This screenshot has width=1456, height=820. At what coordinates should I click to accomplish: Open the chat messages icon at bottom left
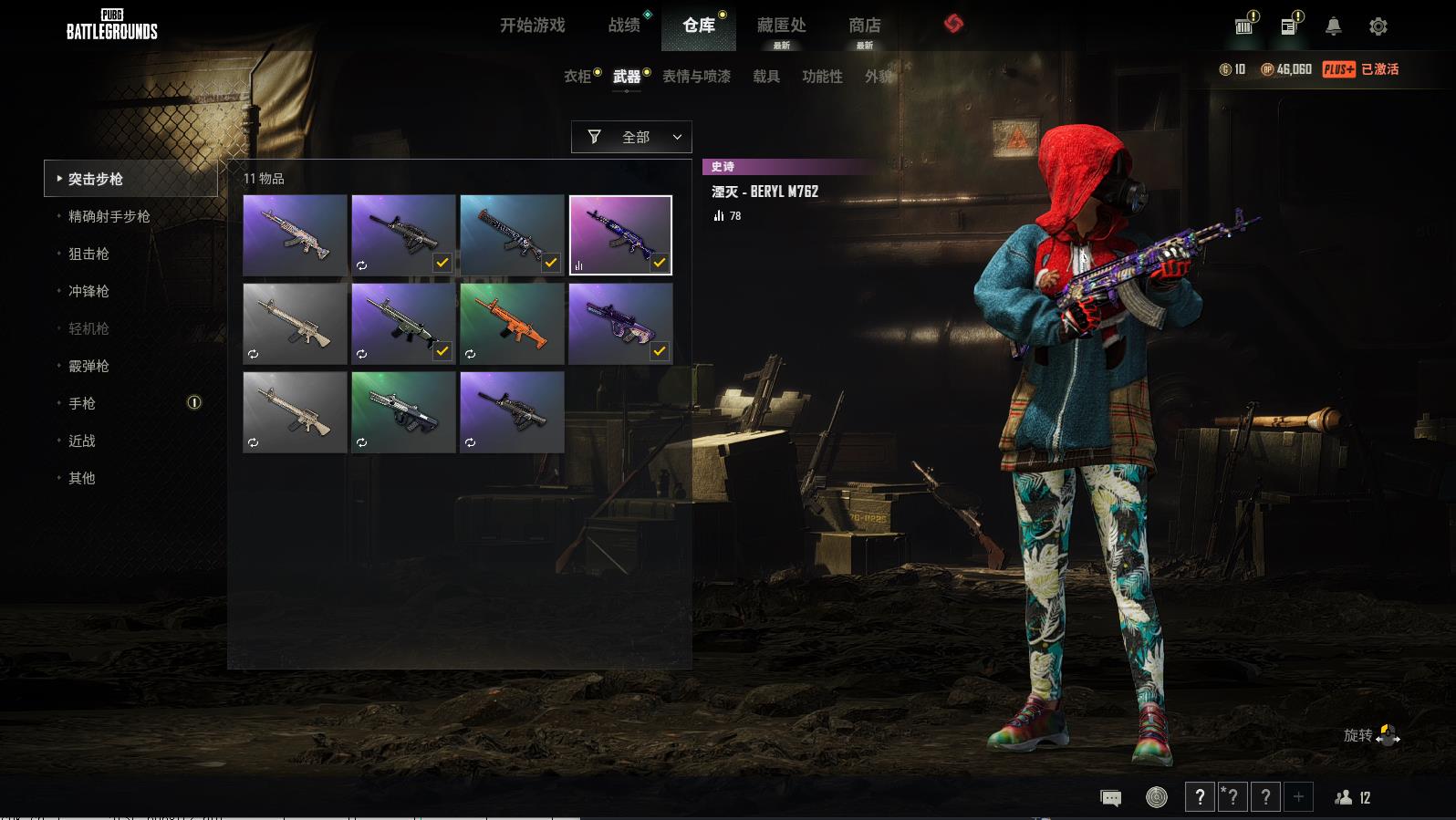[x=1109, y=796]
